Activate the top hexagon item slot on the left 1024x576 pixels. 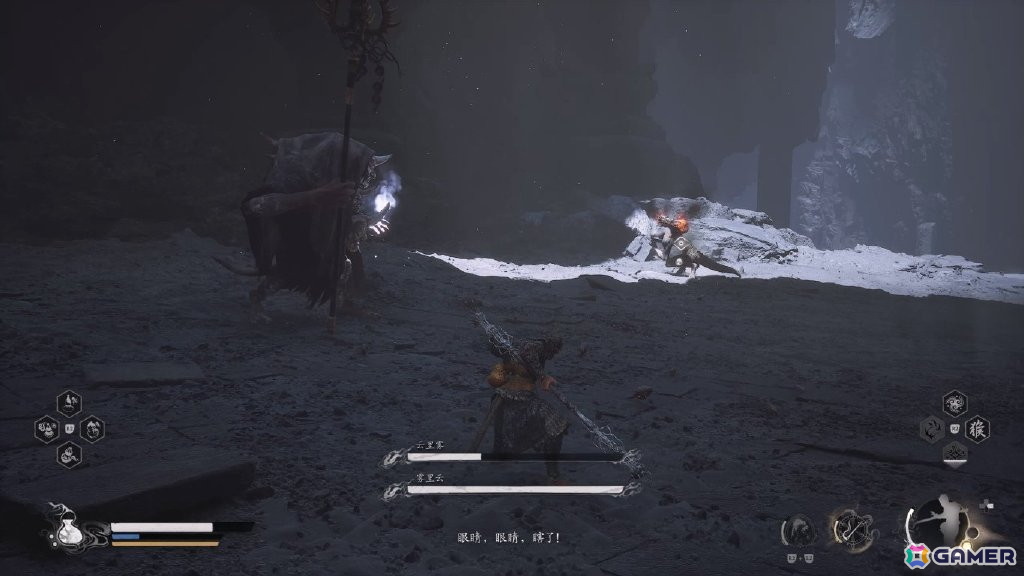click(69, 403)
